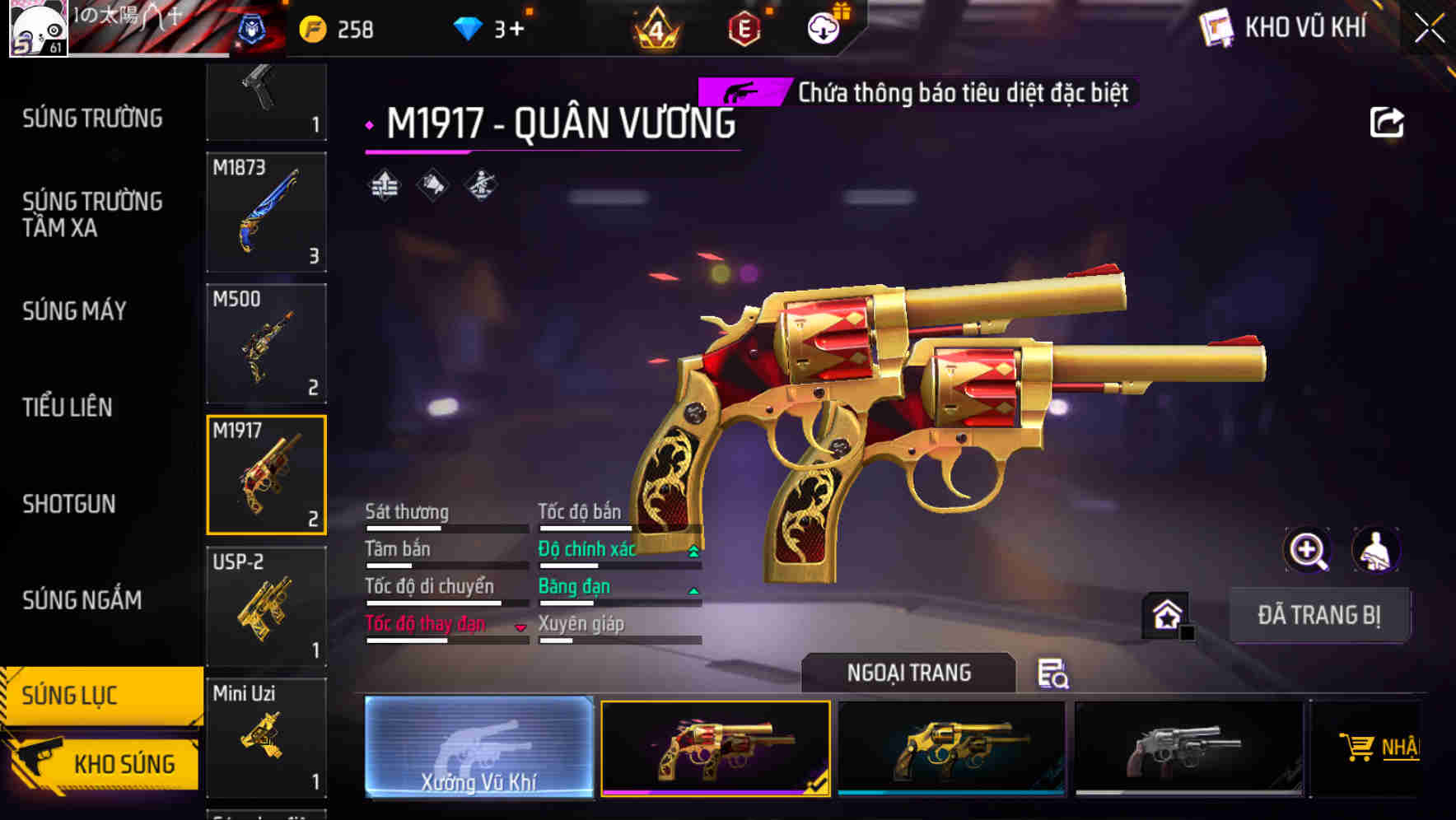Click the red down arrow by Tốc độ thay đạn
Image resolution: width=1456 pixels, height=820 pixels.
pyautogui.click(x=520, y=626)
